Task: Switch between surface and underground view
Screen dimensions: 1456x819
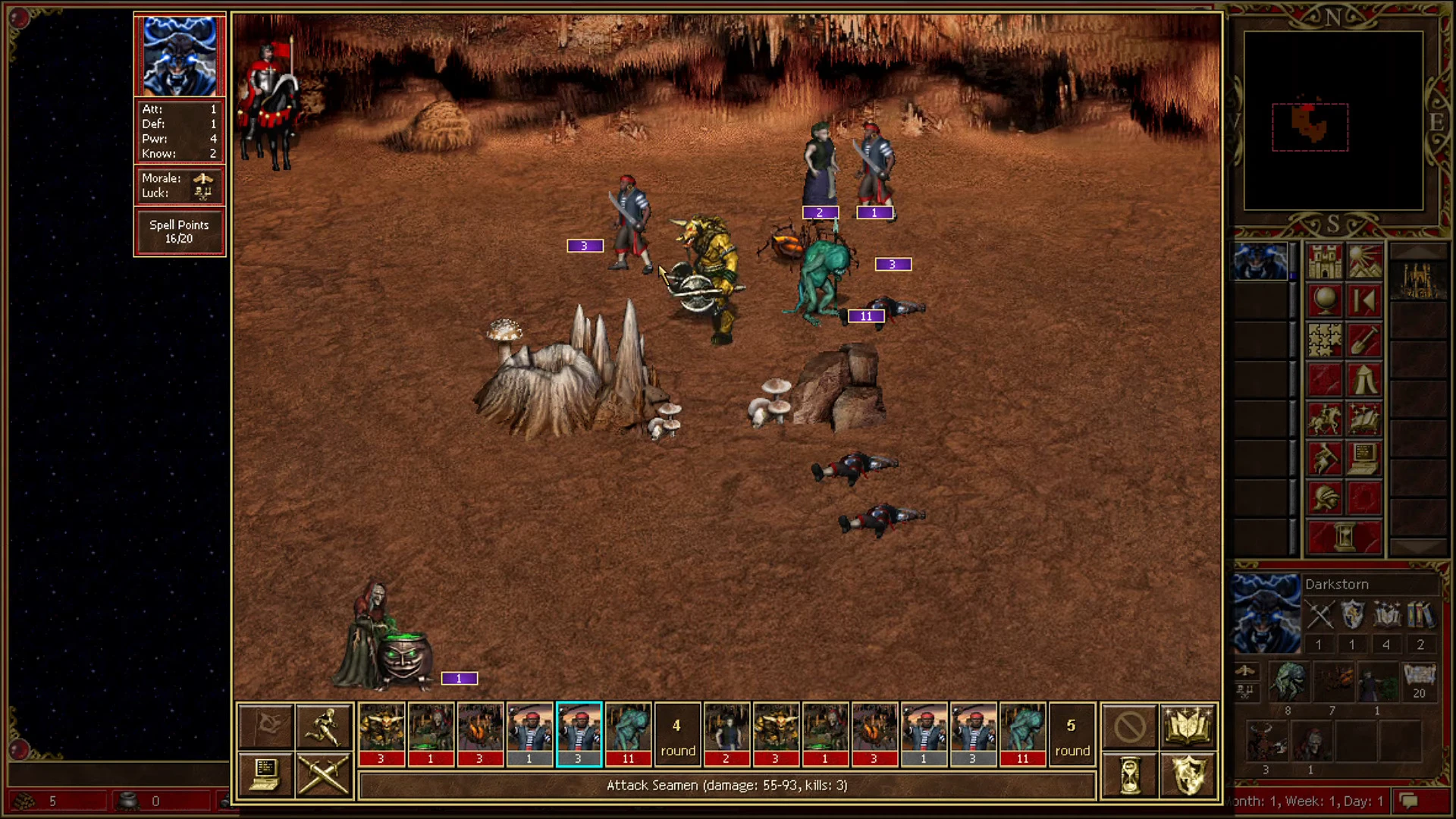Action: click(1364, 262)
